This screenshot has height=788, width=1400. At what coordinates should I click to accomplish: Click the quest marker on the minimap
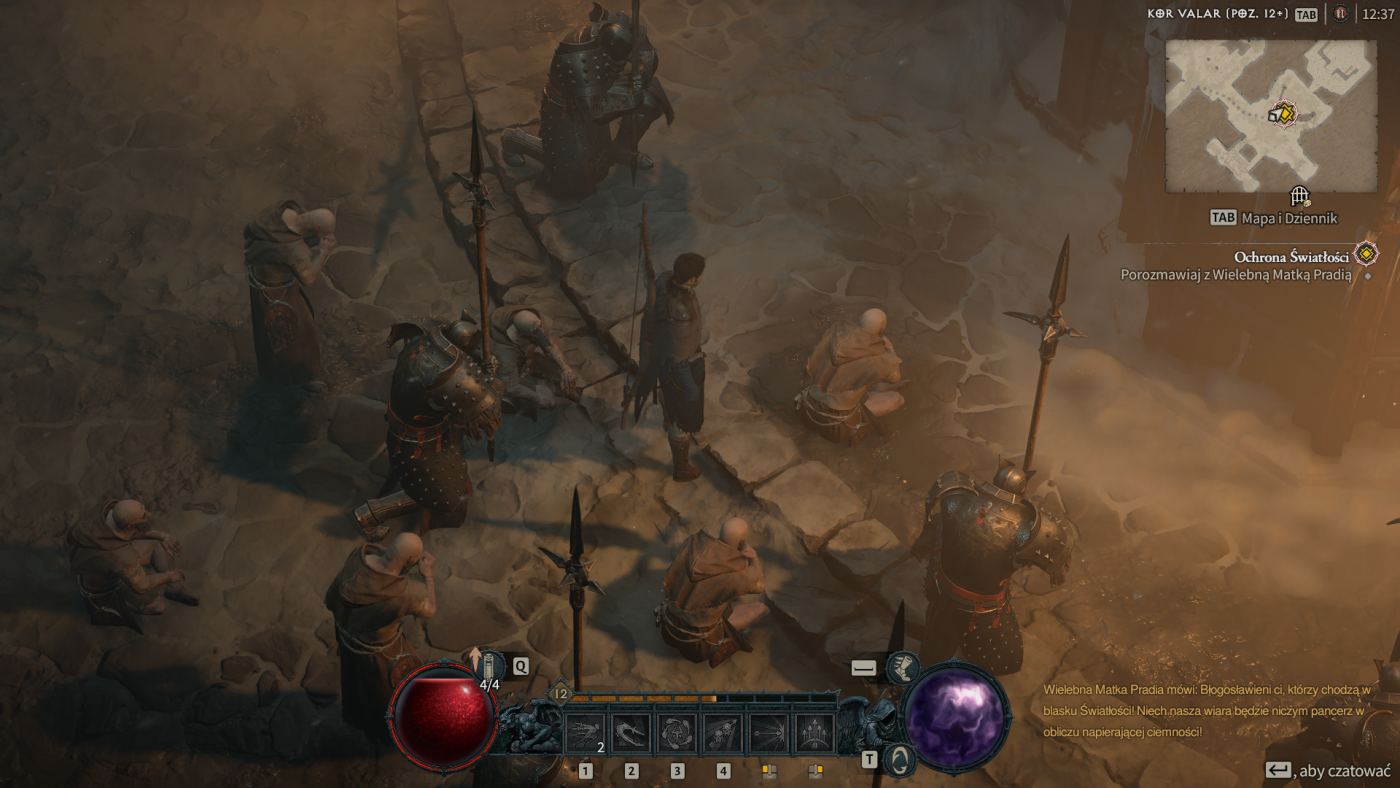pyautogui.click(x=1283, y=114)
